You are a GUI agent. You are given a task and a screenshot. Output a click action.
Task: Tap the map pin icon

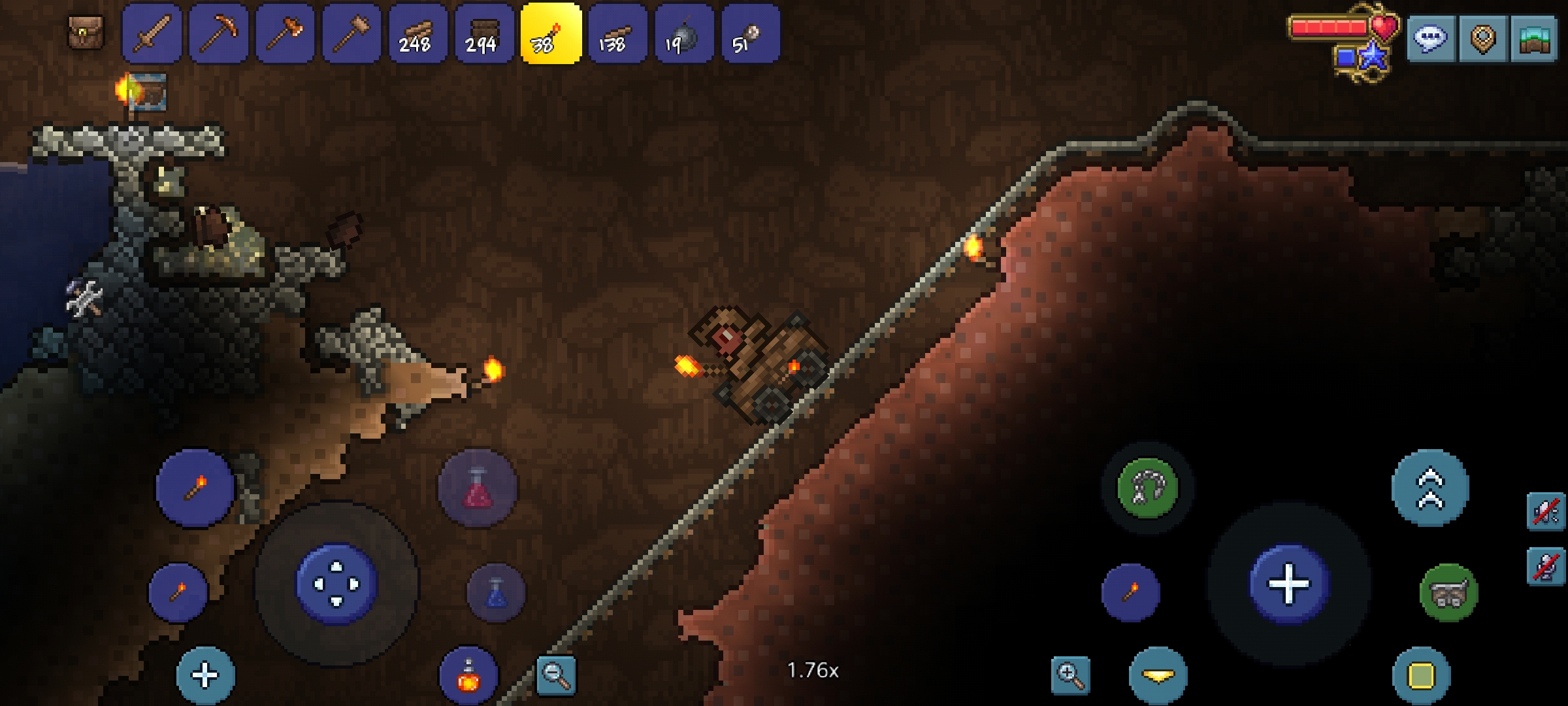pyautogui.click(x=1482, y=39)
